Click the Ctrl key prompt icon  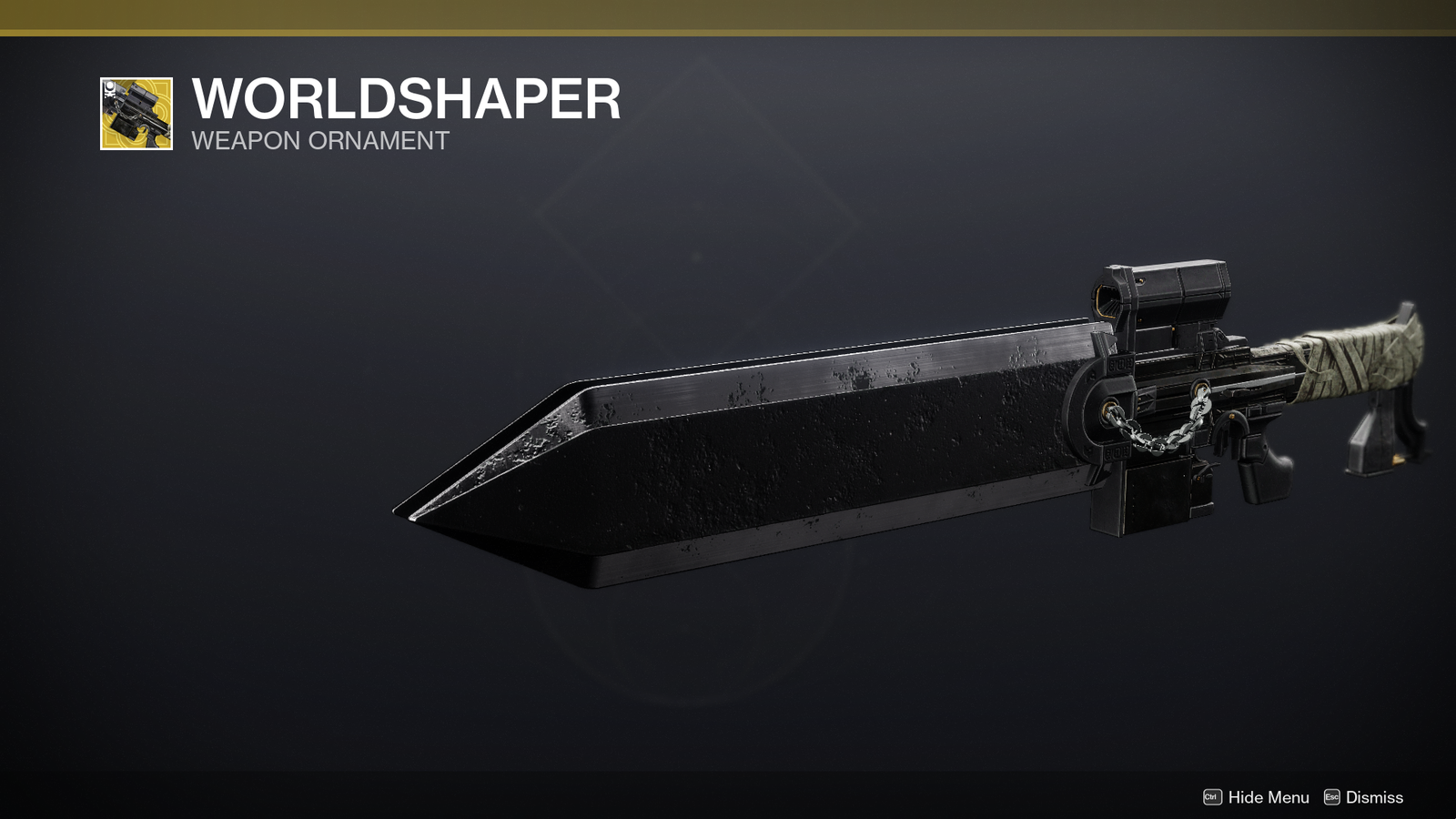click(x=1213, y=796)
